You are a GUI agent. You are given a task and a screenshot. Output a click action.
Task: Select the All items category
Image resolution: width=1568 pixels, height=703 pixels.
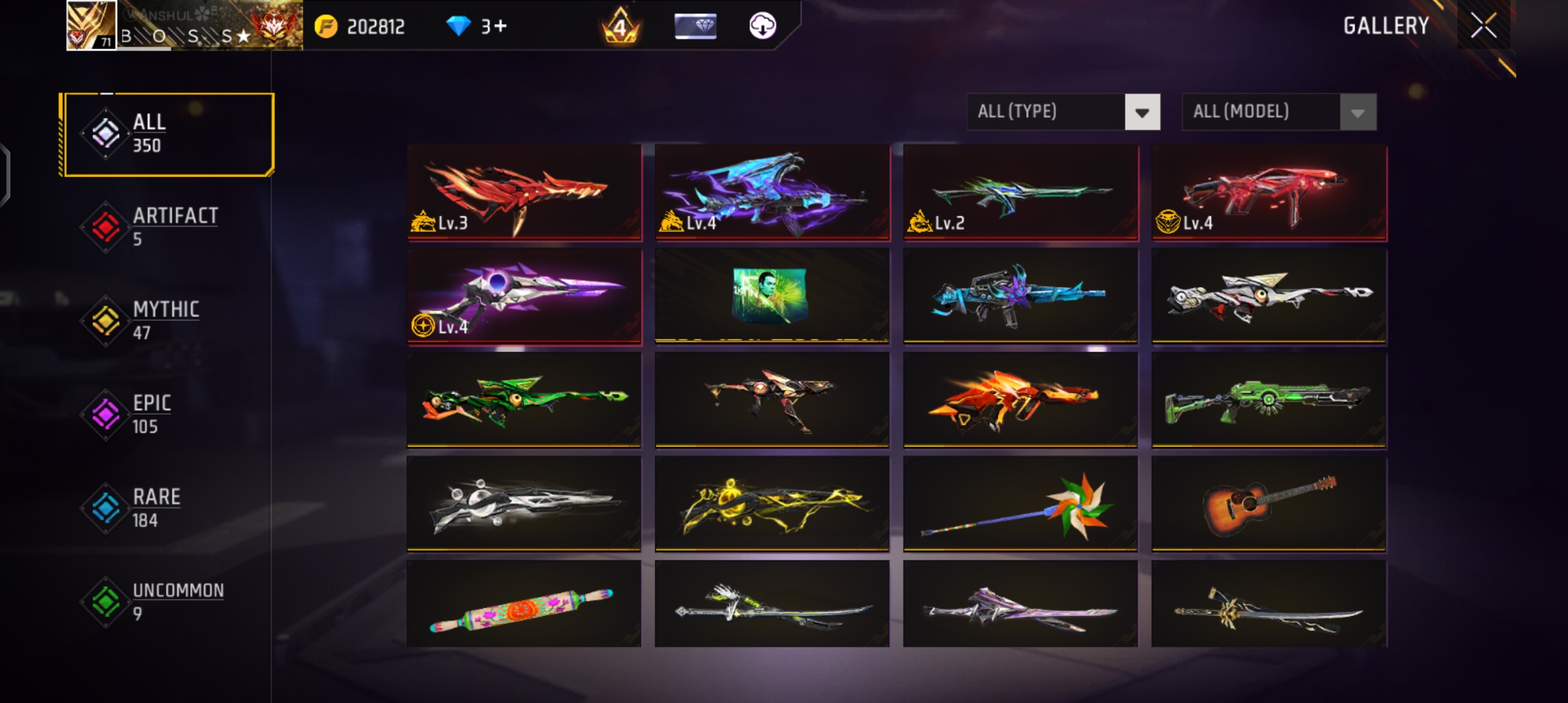point(168,134)
